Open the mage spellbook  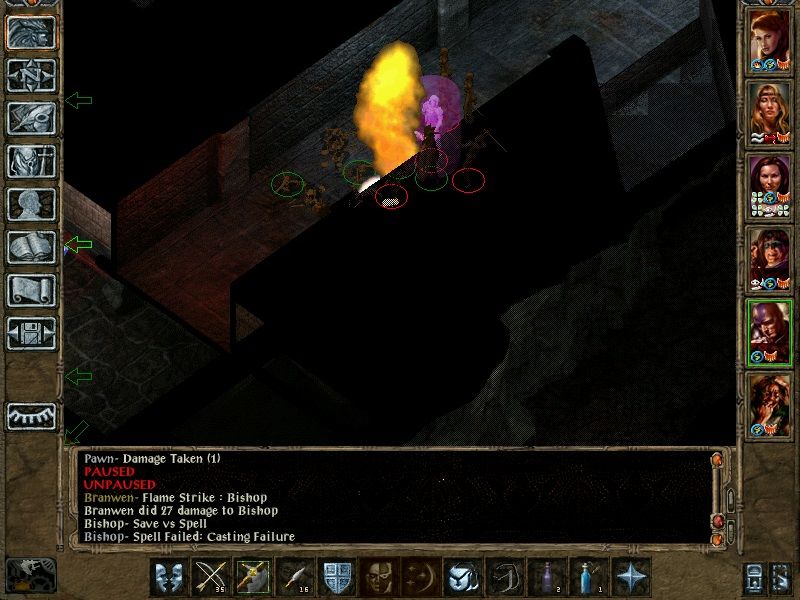click(x=32, y=247)
